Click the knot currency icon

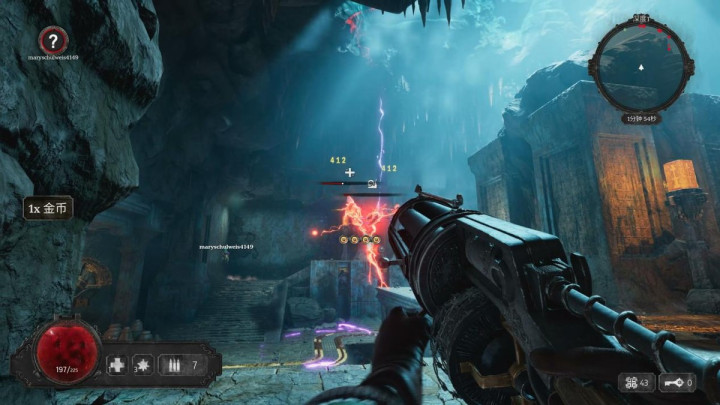(631, 381)
